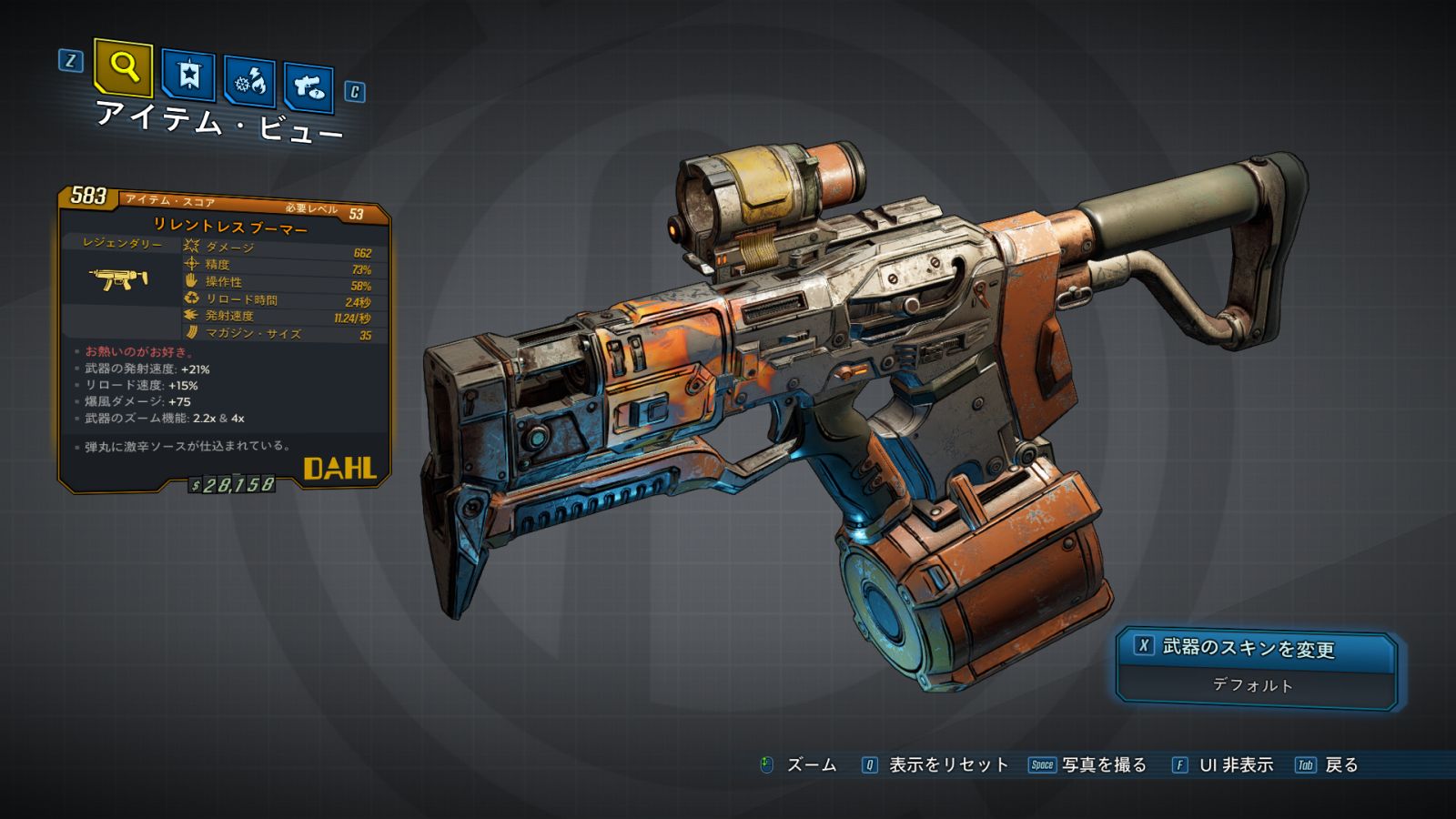Click 表示をリセット to reset the view
Viewport: 1456px width, 819px height.
click(947, 765)
